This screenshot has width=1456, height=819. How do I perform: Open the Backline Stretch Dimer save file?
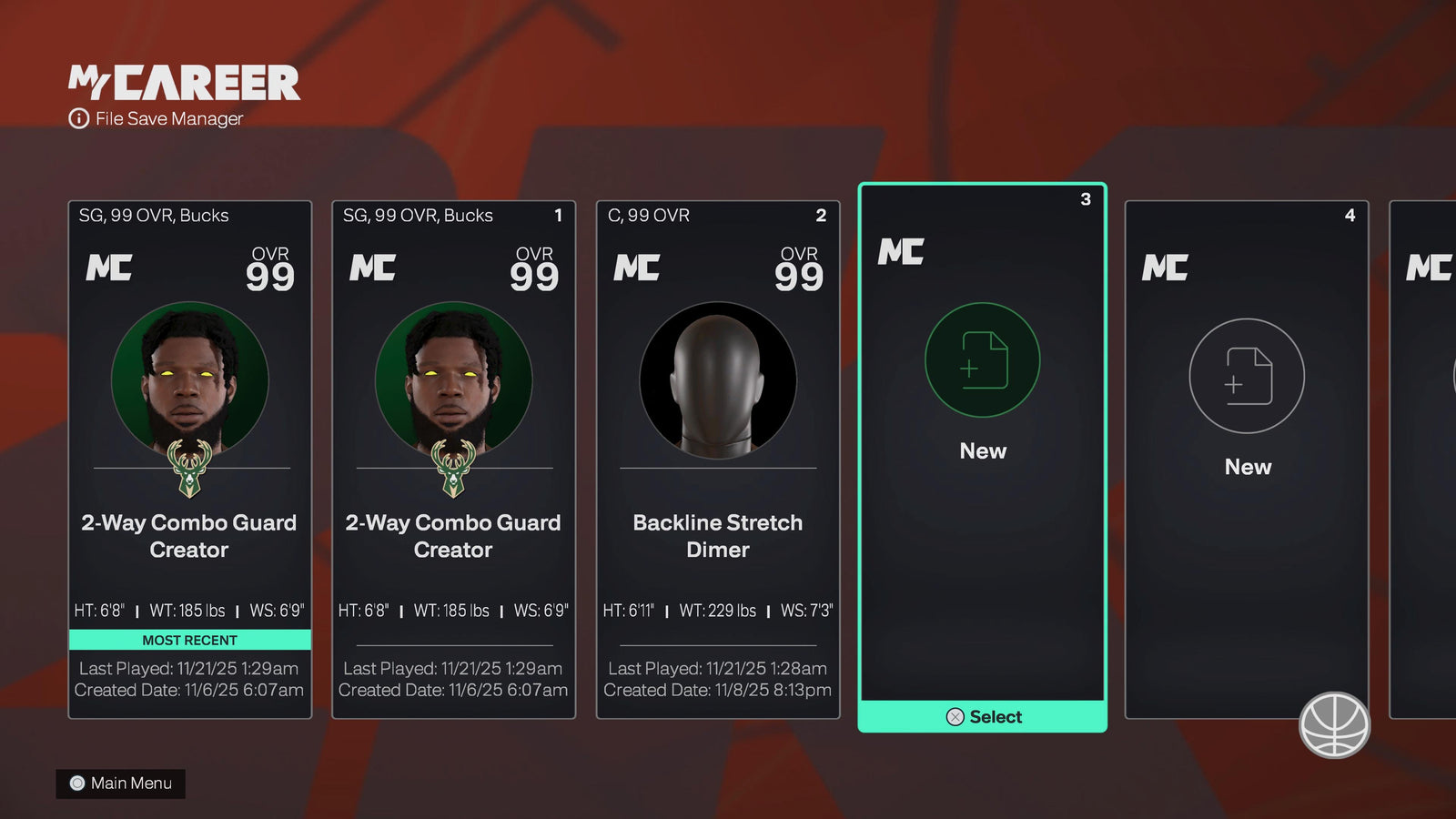tap(717, 460)
